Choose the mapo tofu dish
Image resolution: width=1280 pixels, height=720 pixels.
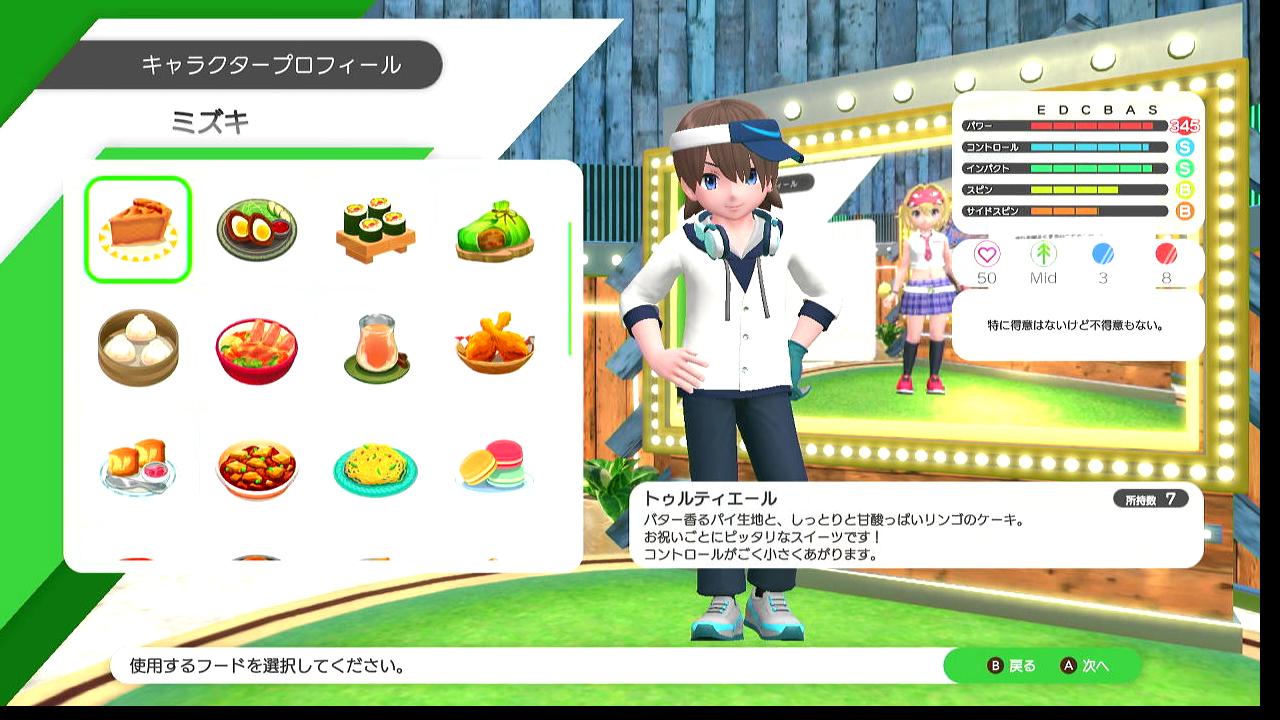click(256, 466)
